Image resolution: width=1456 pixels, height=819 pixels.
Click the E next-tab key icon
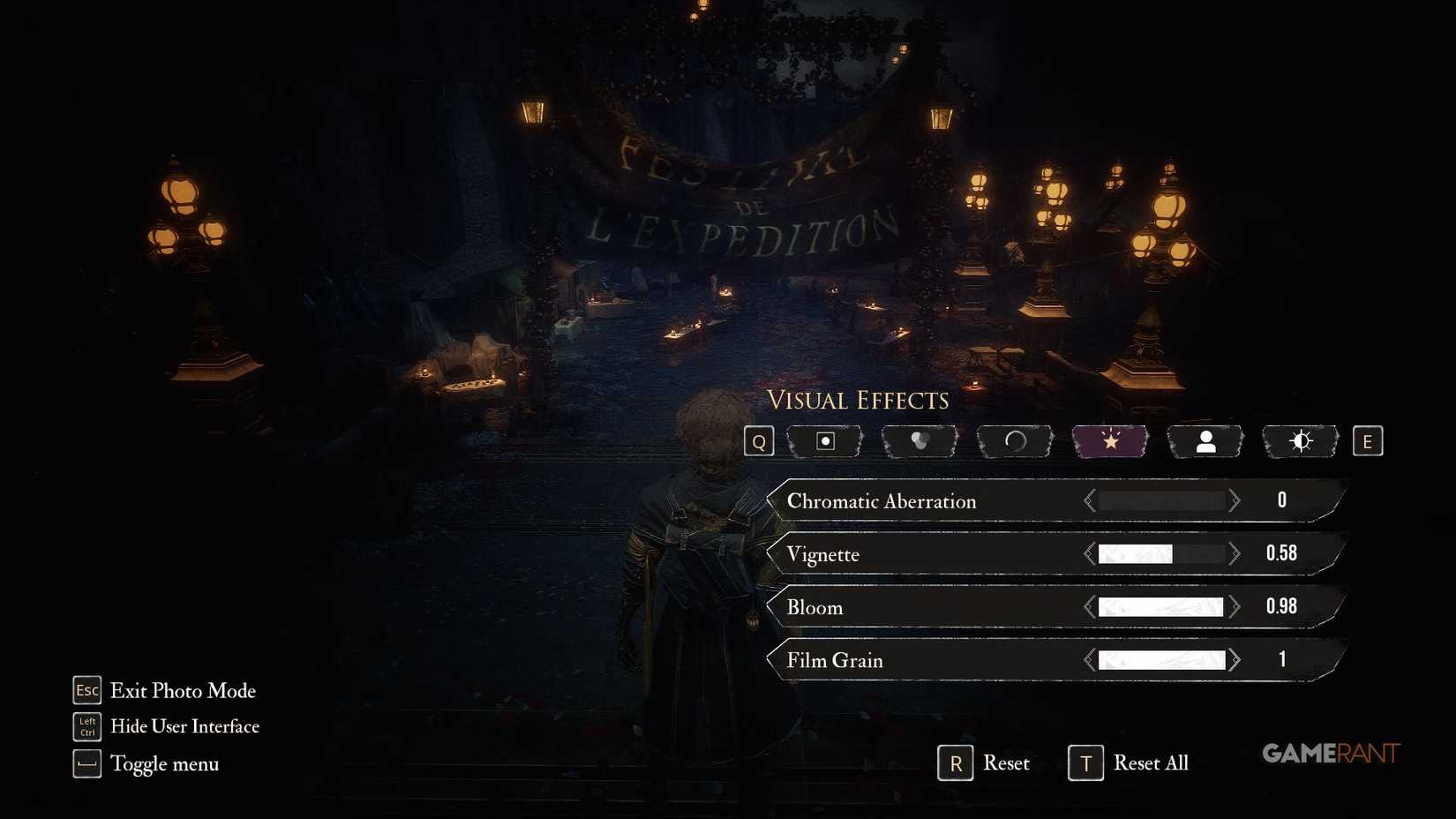pyautogui.click(x=1368, y=441)
